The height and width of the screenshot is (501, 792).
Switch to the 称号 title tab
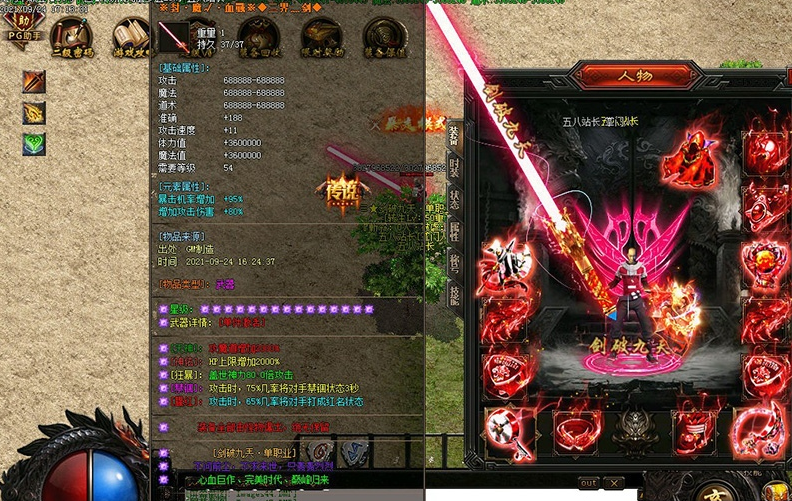click(x=454, y=263)
